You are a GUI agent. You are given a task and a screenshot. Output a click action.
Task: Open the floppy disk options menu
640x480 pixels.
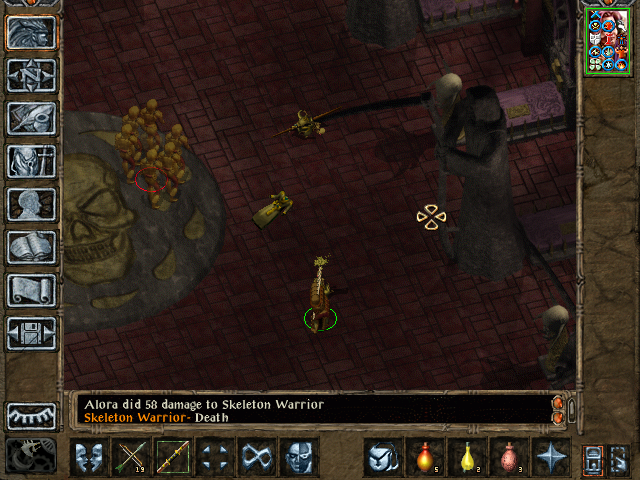[x=32, y=333]
